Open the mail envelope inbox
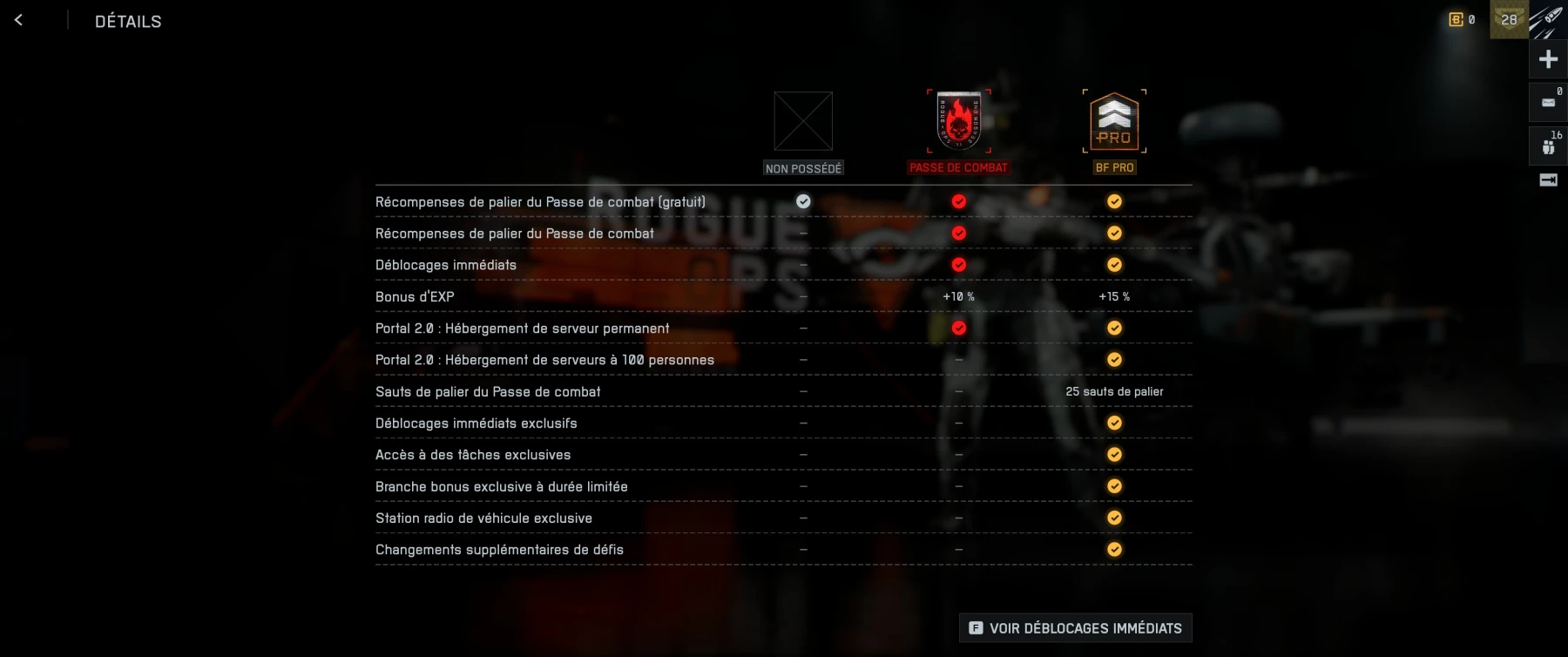This screenshot has height=657, width=1568. 1548,102
